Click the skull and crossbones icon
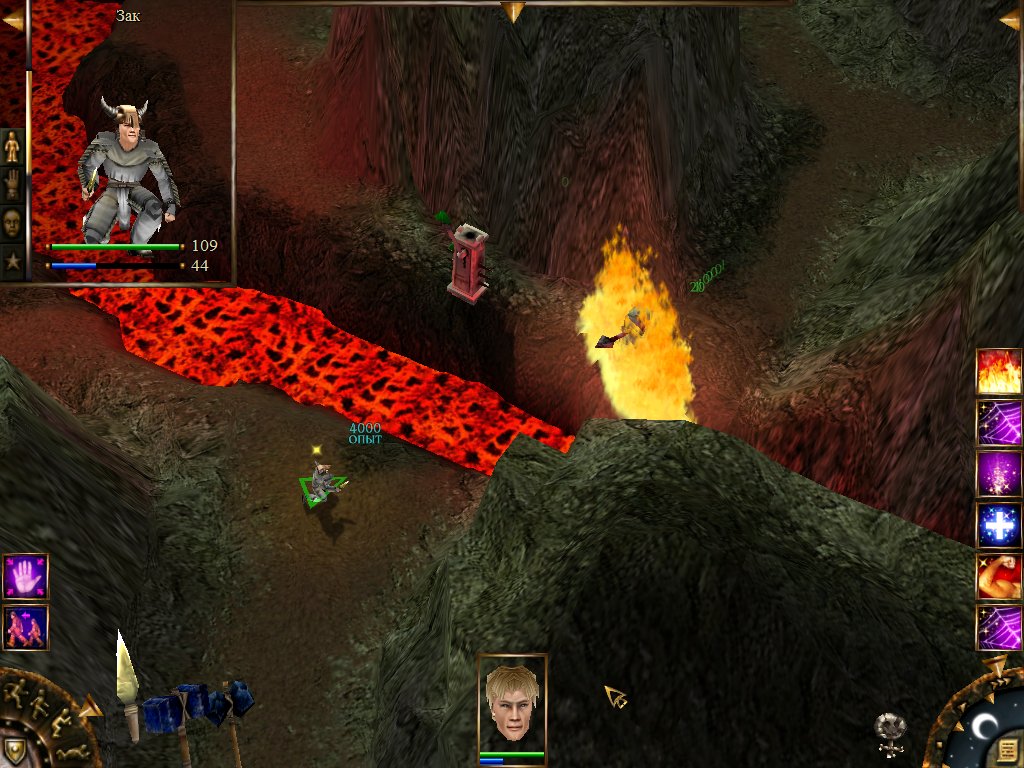Screen dimensions: 1024x768 click(x=890, y=733)
